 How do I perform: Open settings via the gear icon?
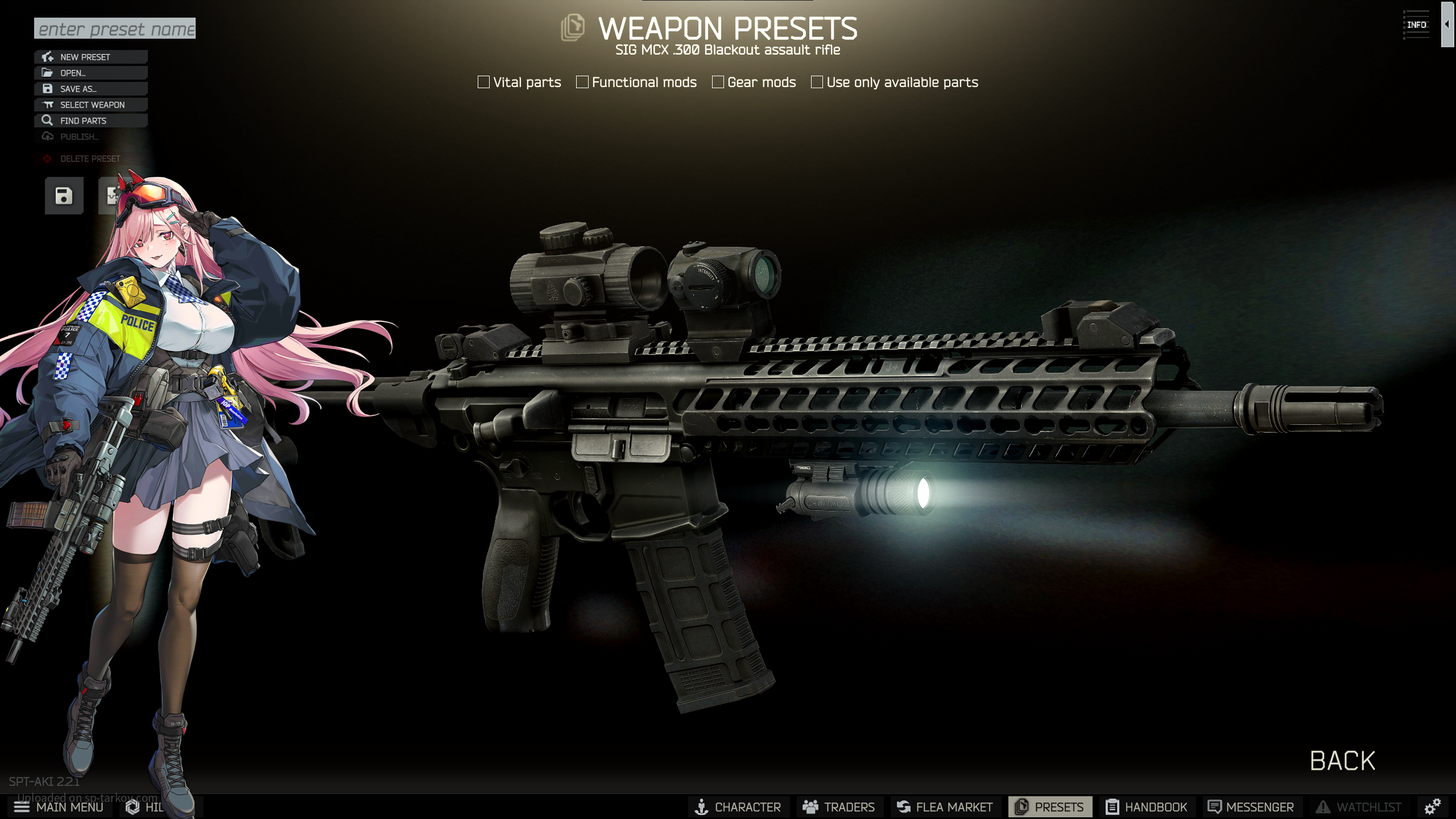[x=1432, y=806]
